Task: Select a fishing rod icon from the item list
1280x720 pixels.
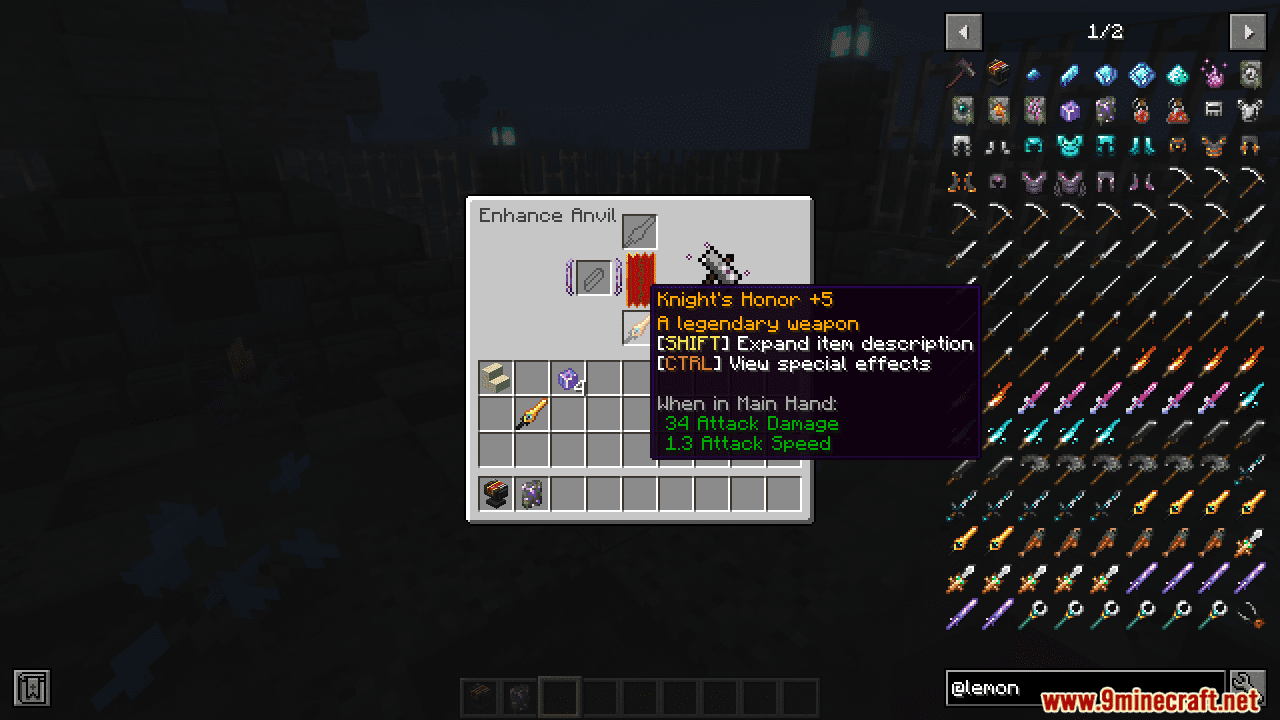Action: click(x=1250, y=614)
